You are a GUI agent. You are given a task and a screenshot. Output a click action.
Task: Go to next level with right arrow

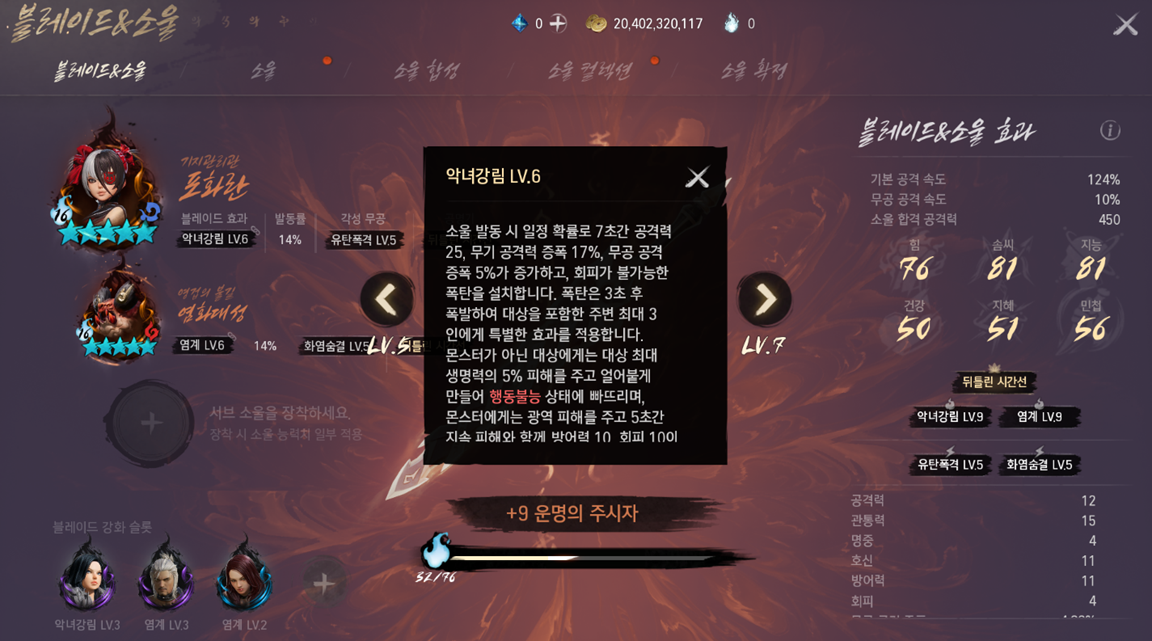(x=764, y=299)
